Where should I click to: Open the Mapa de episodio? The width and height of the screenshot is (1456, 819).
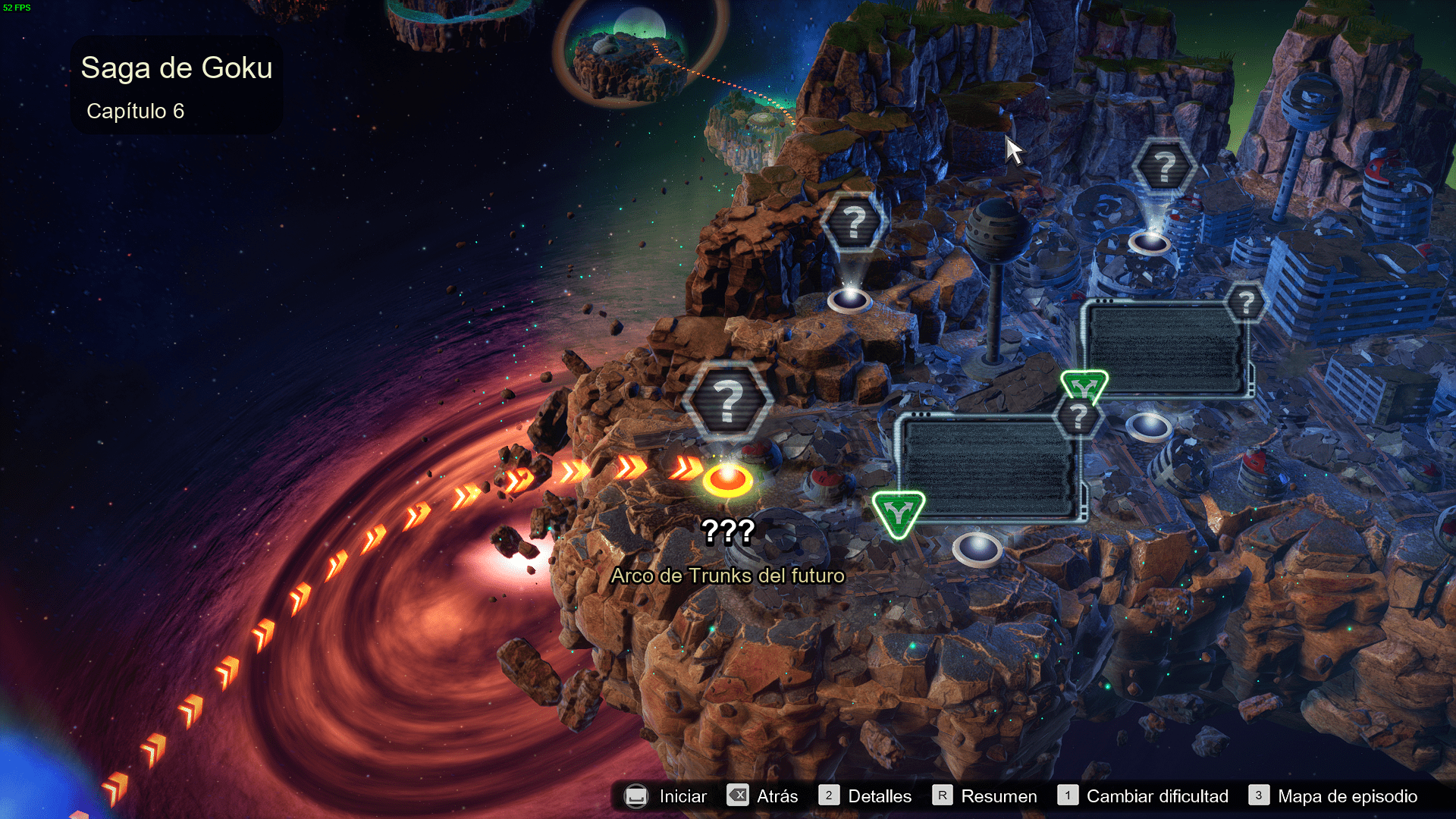[1334, 796]
